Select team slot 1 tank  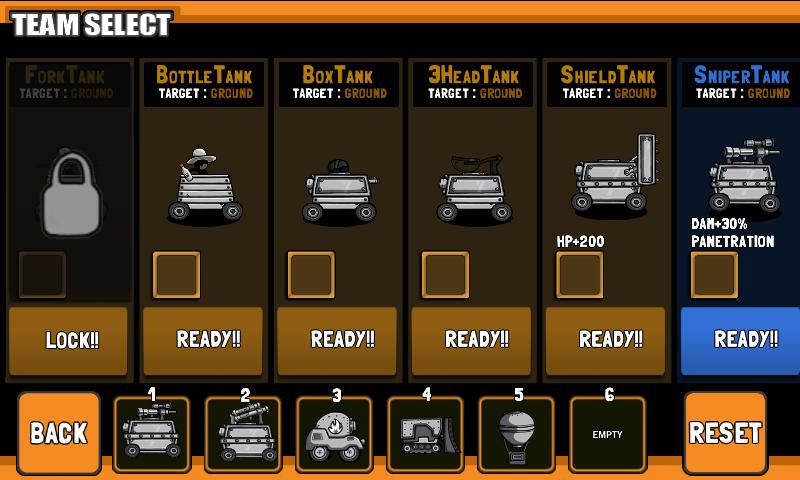[151, 435]
